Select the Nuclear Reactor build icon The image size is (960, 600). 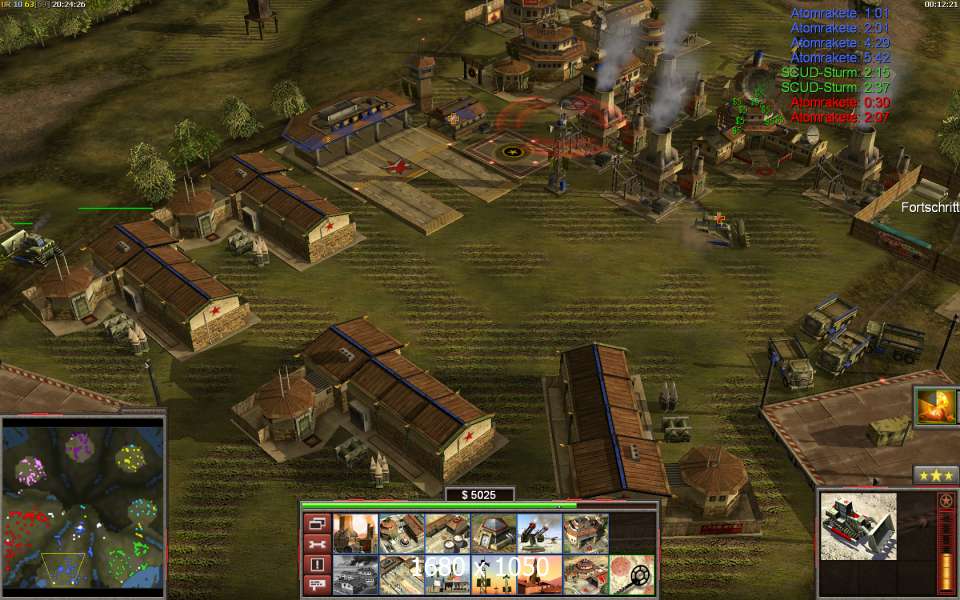click(355, 533)
